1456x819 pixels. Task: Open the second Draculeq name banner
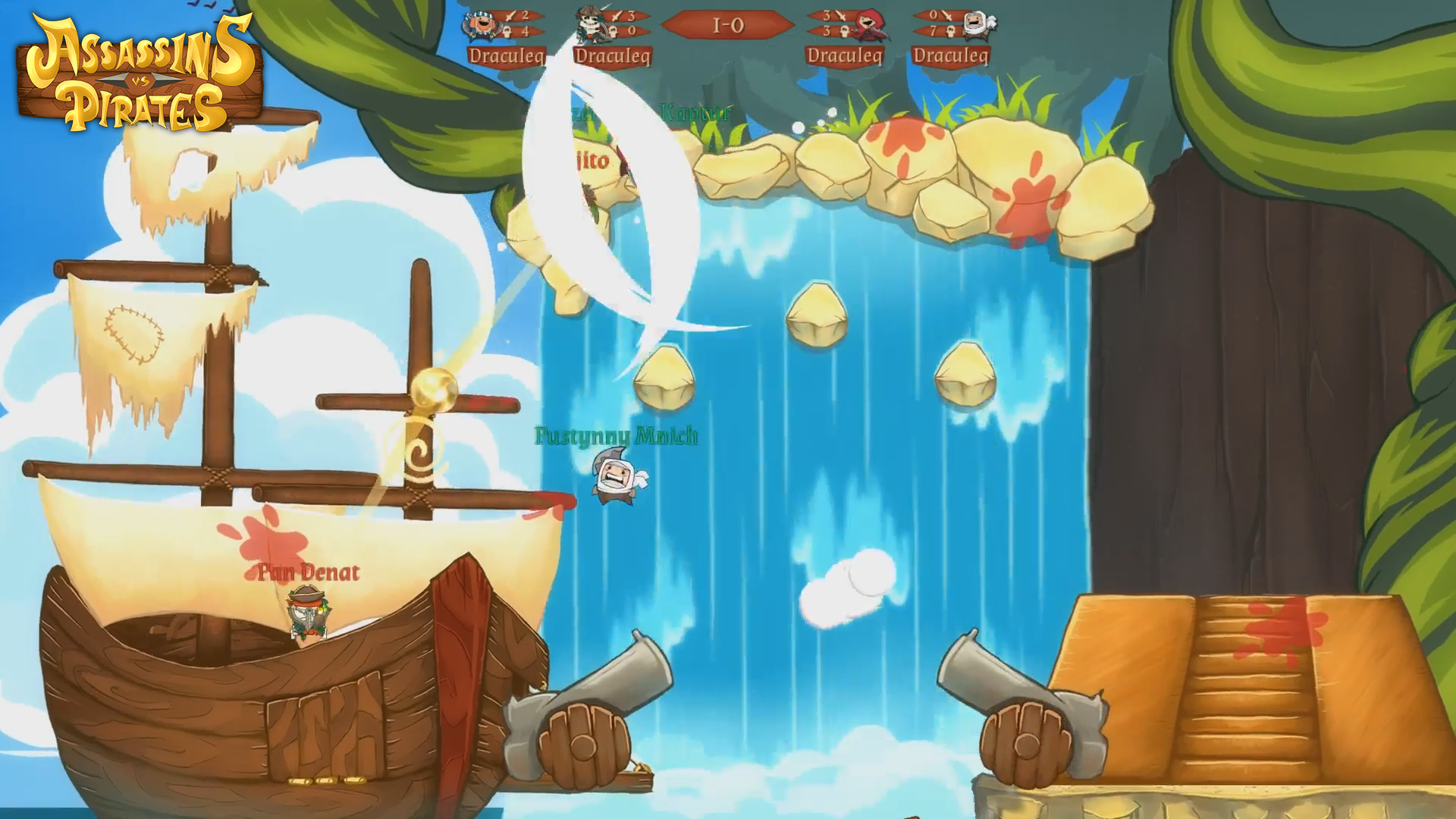[614, 55]
